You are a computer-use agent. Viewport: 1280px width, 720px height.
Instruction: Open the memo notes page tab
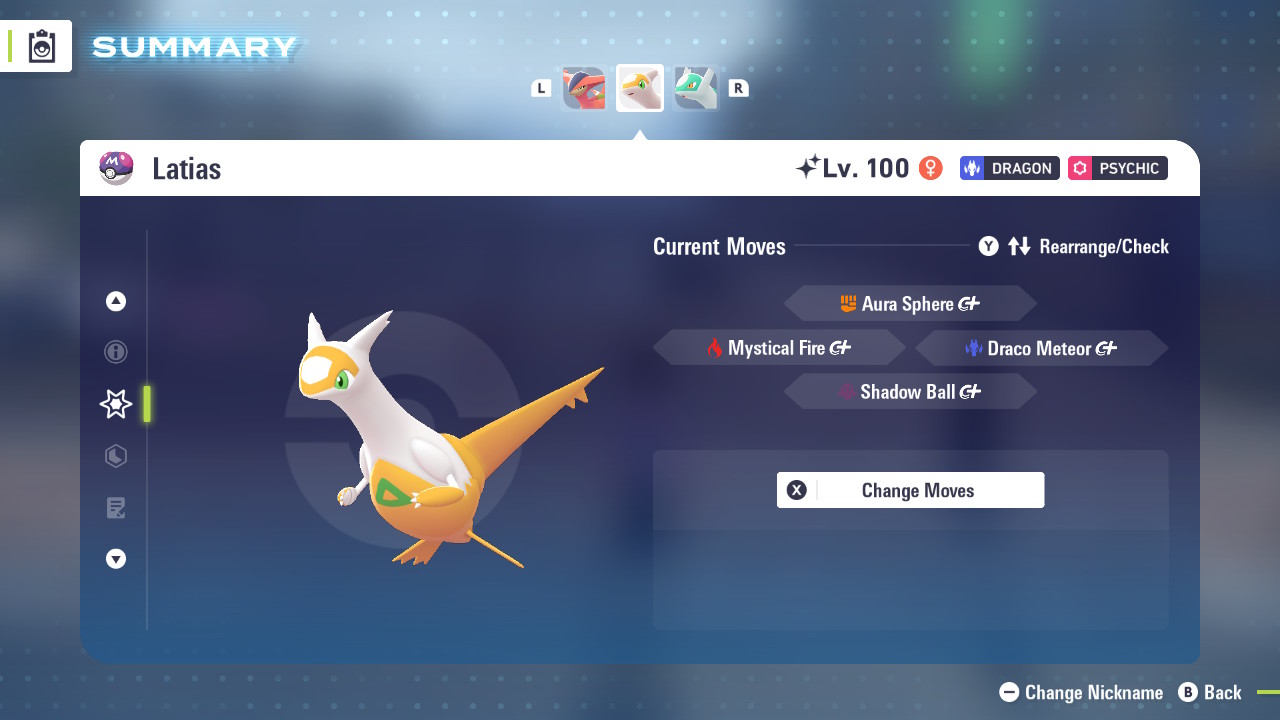coord(116,508)
